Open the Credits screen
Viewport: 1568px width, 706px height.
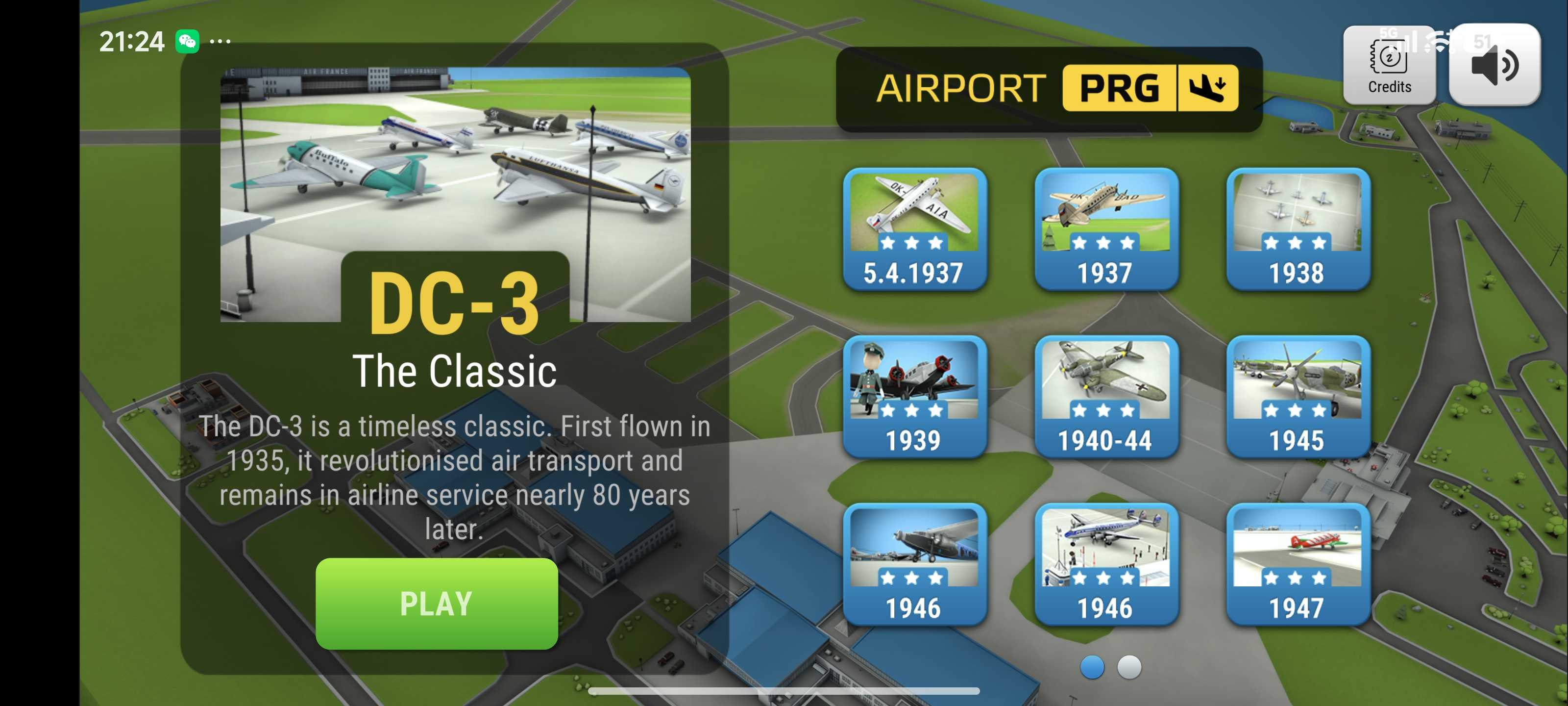pyautogui.click(x=1389, y=65)
